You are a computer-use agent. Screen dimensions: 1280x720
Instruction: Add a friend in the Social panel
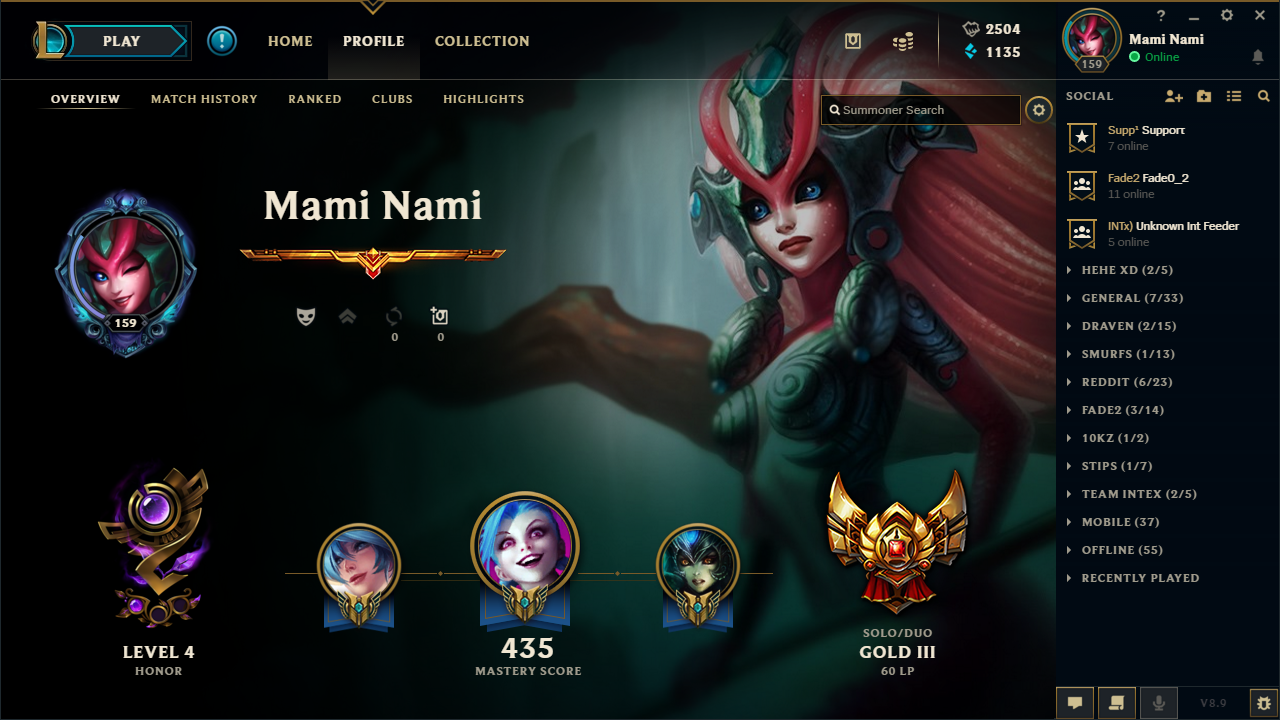point(1174,95)
